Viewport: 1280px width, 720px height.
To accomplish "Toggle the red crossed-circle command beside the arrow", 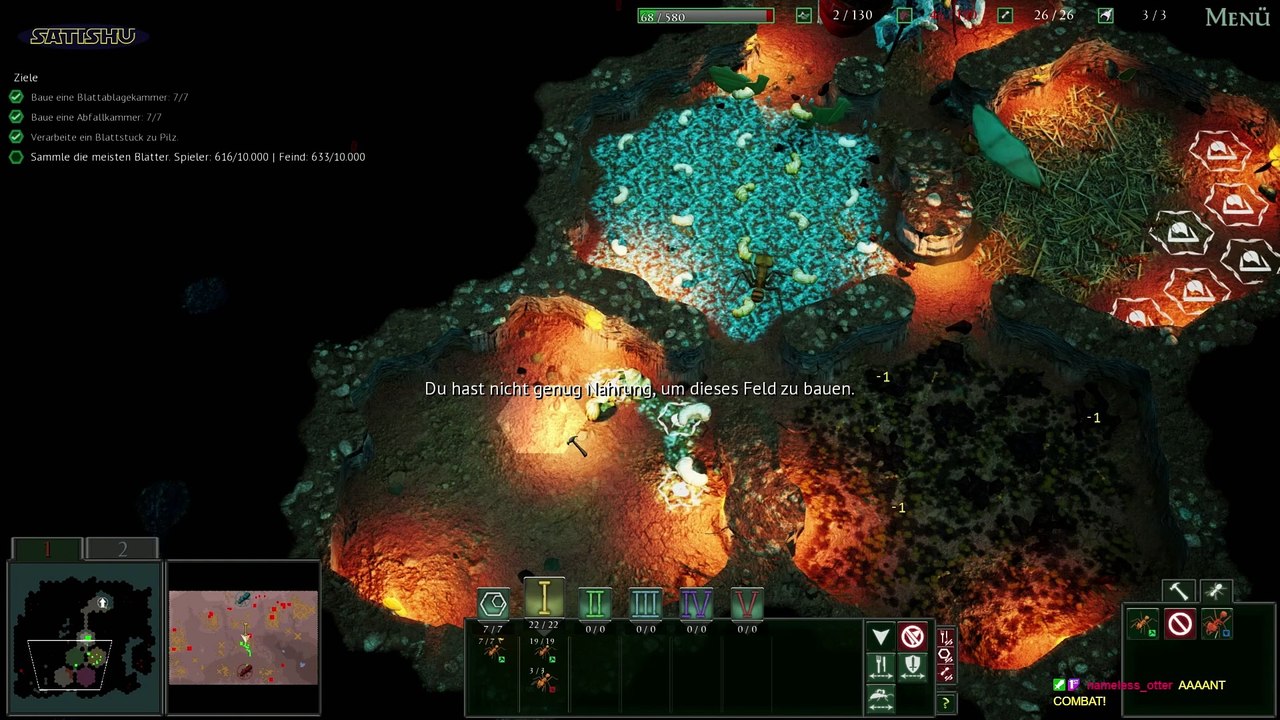I will pyautogui.click(x=912, y=637).
